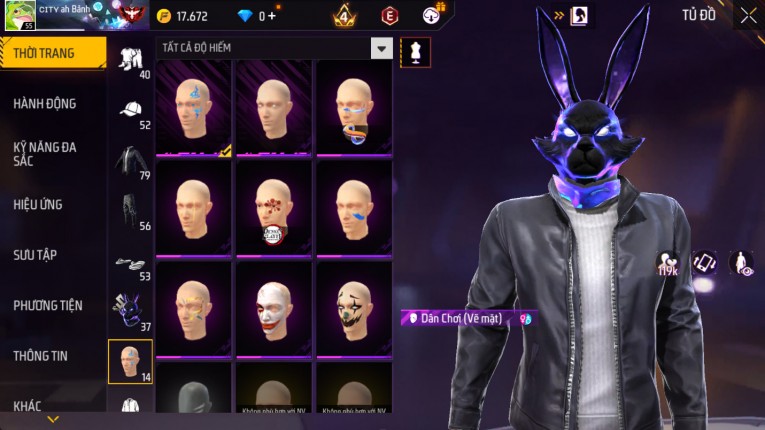Show the Thông Tin section

(x=41, y=356)
